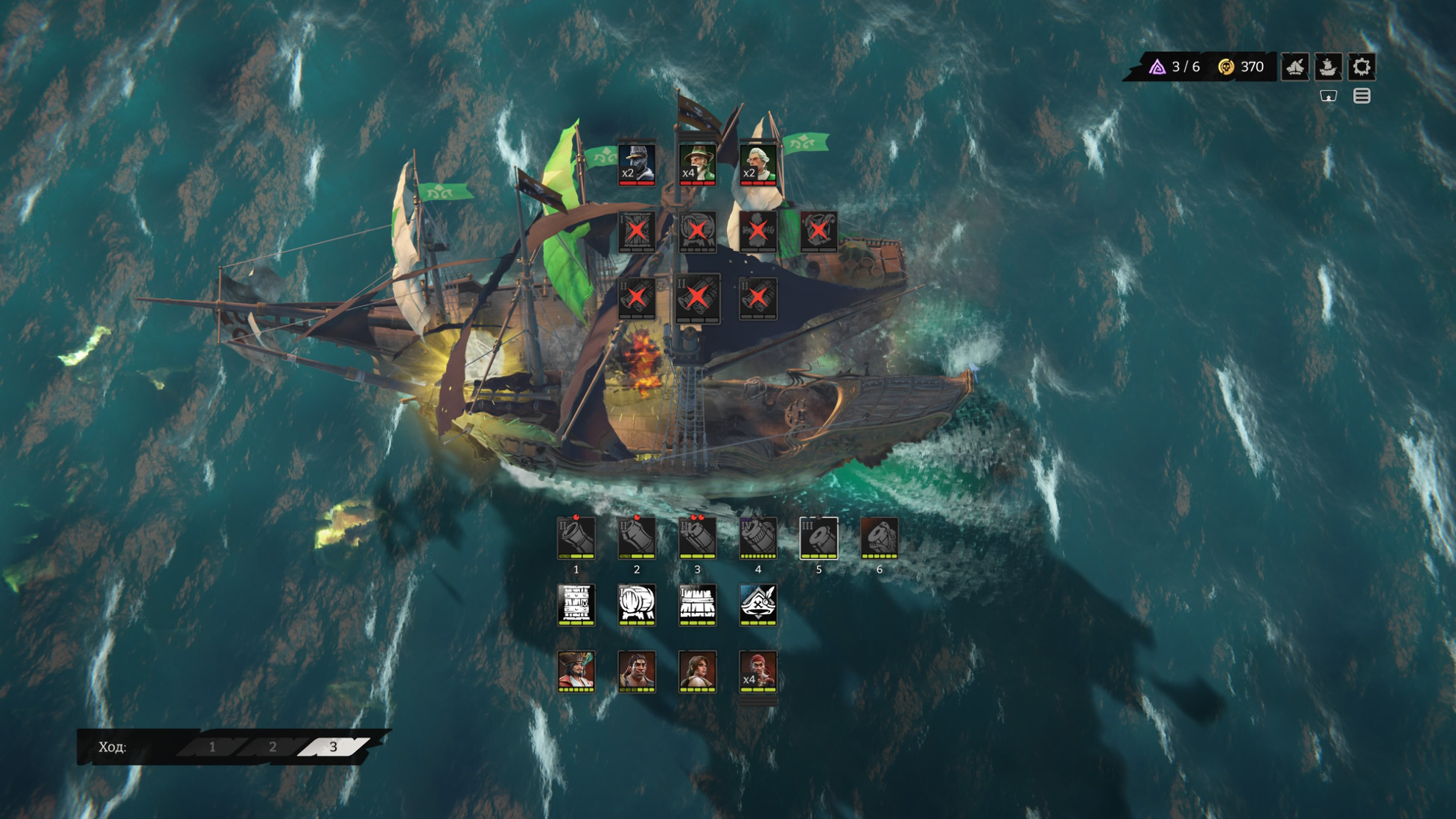Choose the reddish cannon in slot 6
This screenshot has height=819, width=1456.
879,537
